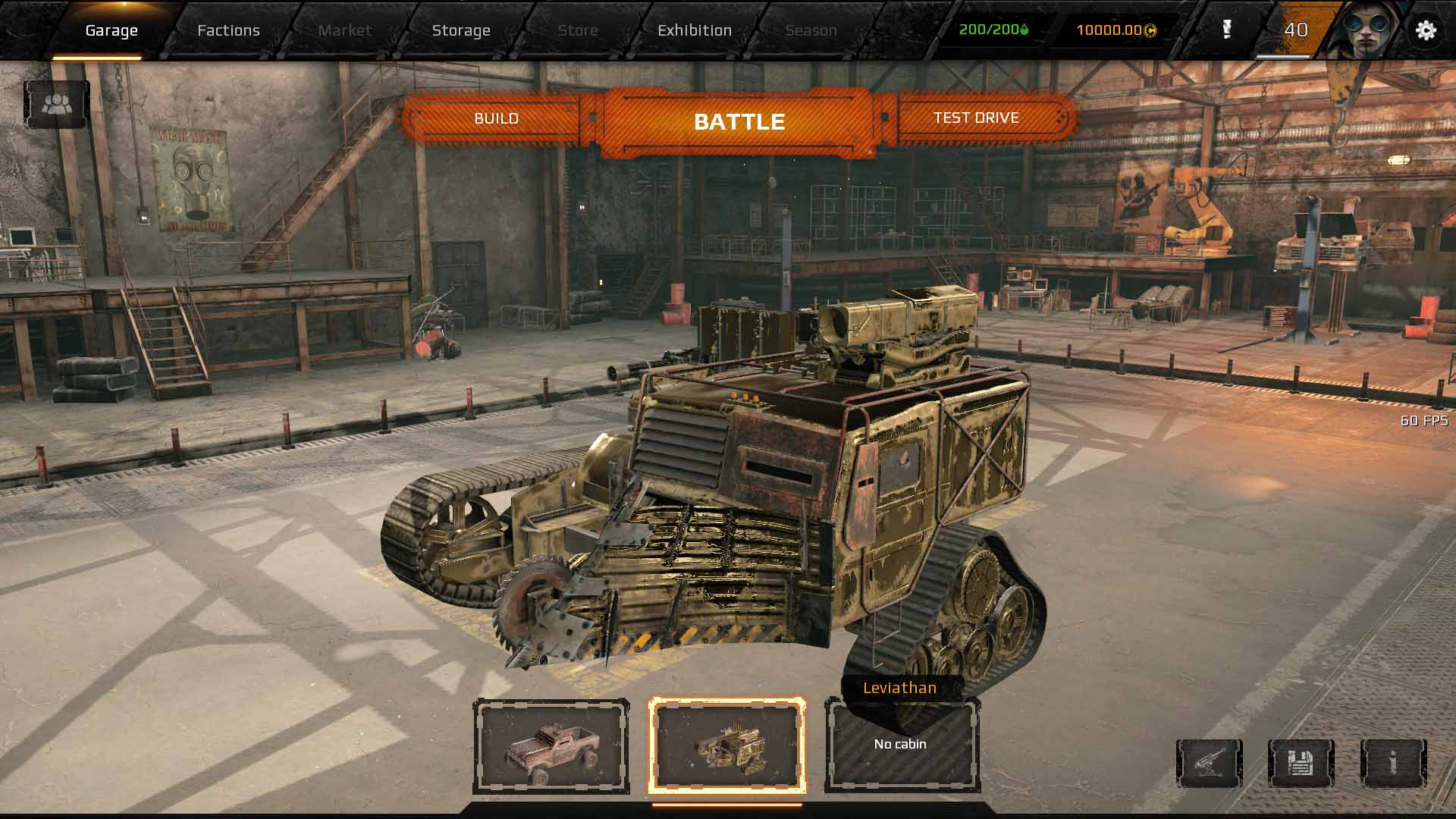Go to the Market tab
The width and height of the screenshot is (1456, 819).
pyautogui.click(x=345, y=30)
